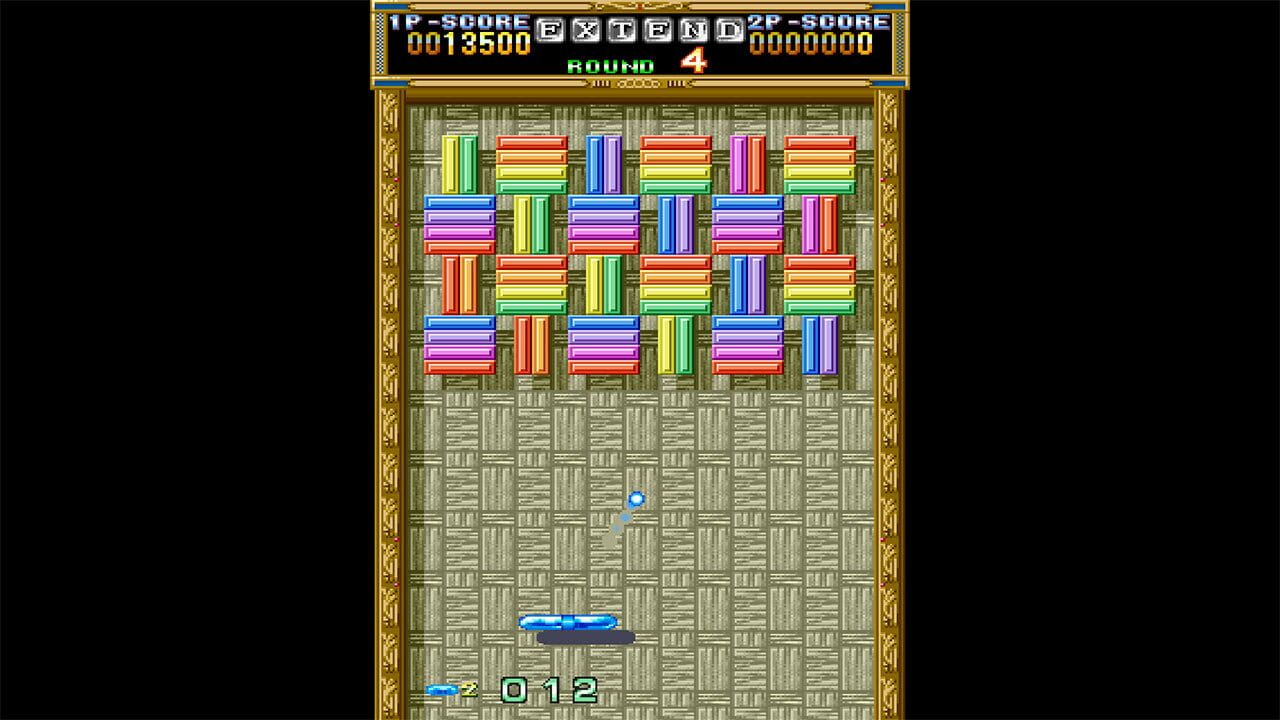Screen dimensions: 1280x720
Task: Click the letter T tile in EXTEND
Action: pos(621,31)
